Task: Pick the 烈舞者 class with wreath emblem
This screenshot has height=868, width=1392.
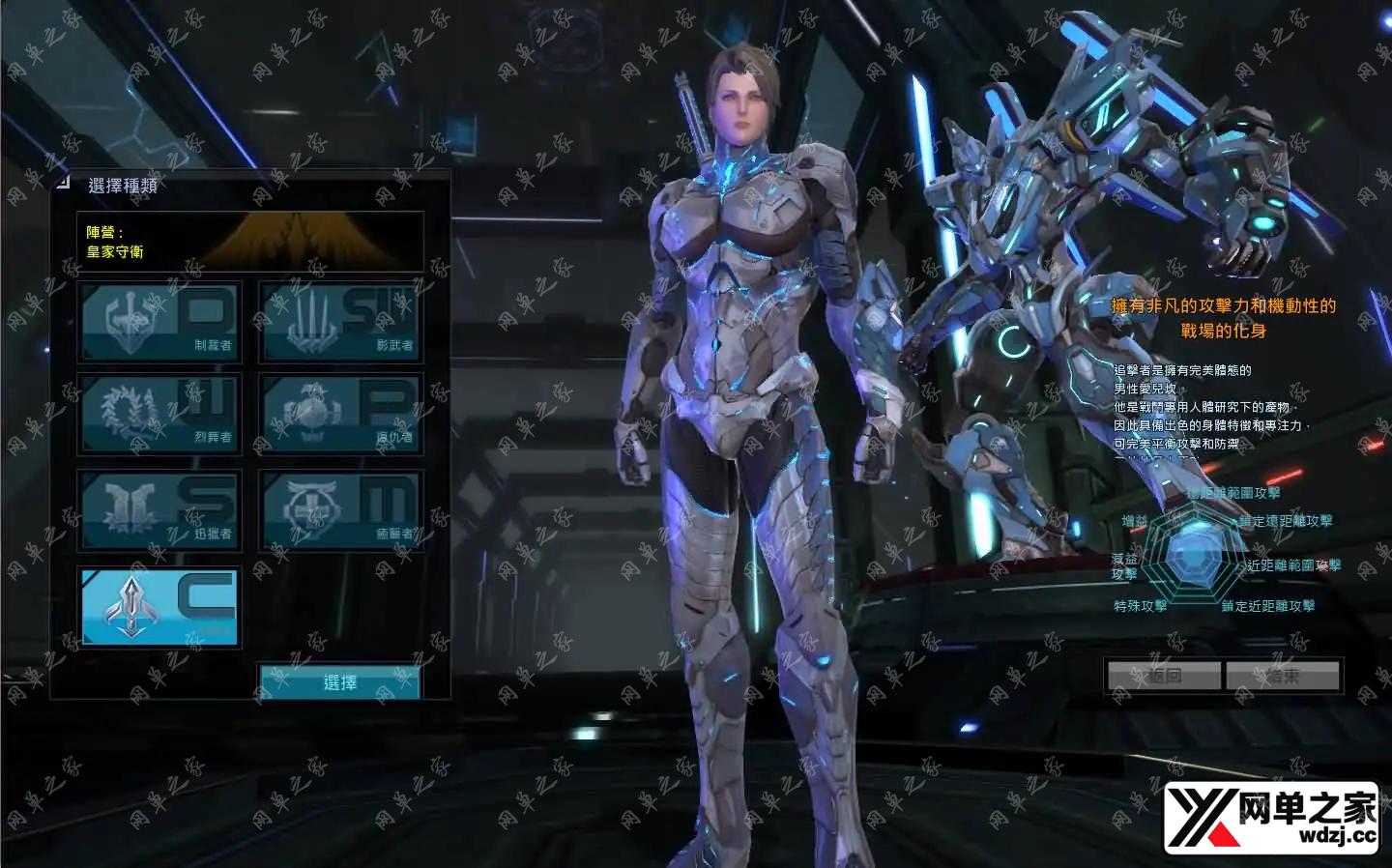Action: click(159, 415)
